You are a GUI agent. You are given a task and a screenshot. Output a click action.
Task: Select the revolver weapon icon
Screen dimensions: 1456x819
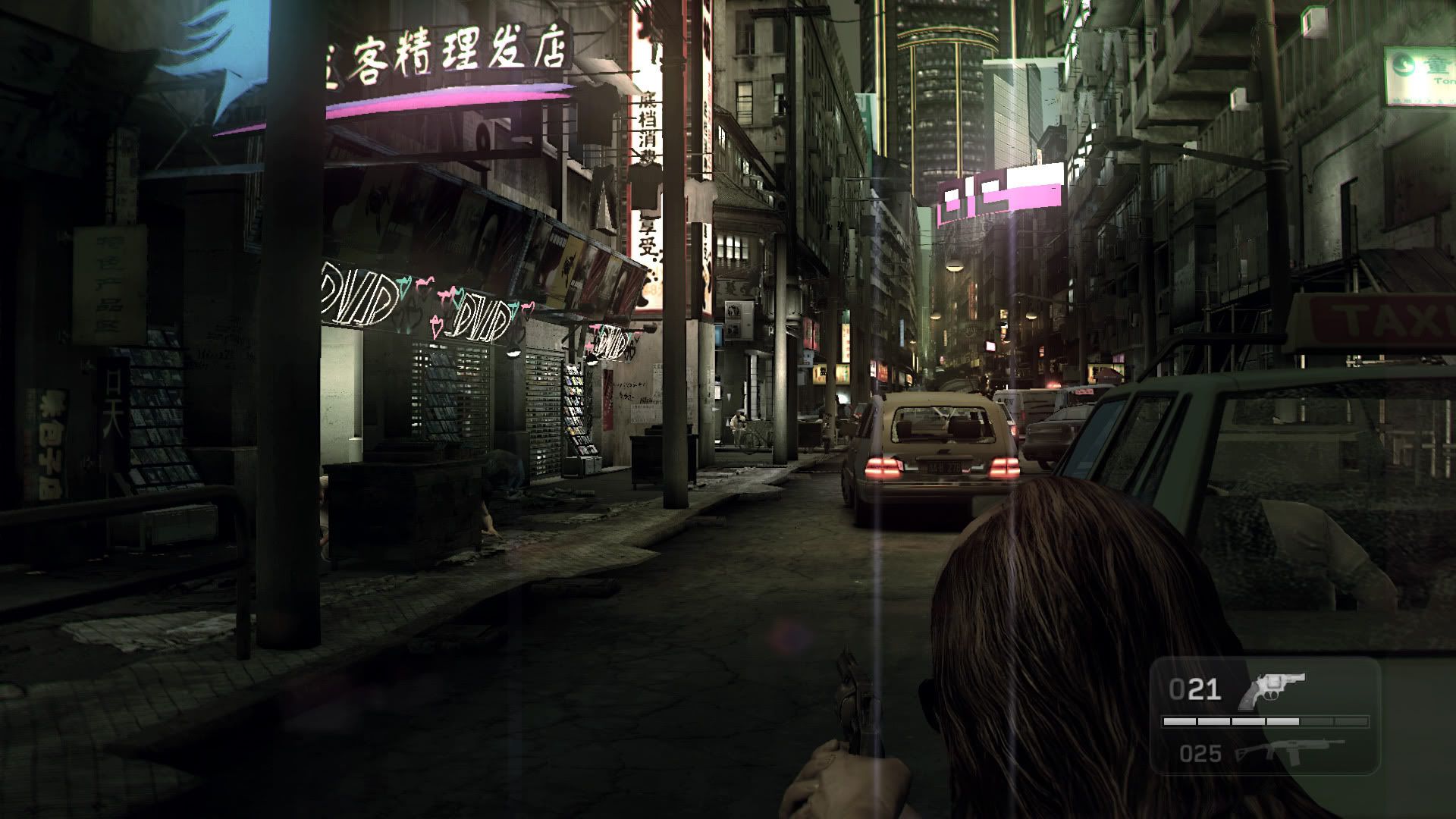1270,689
